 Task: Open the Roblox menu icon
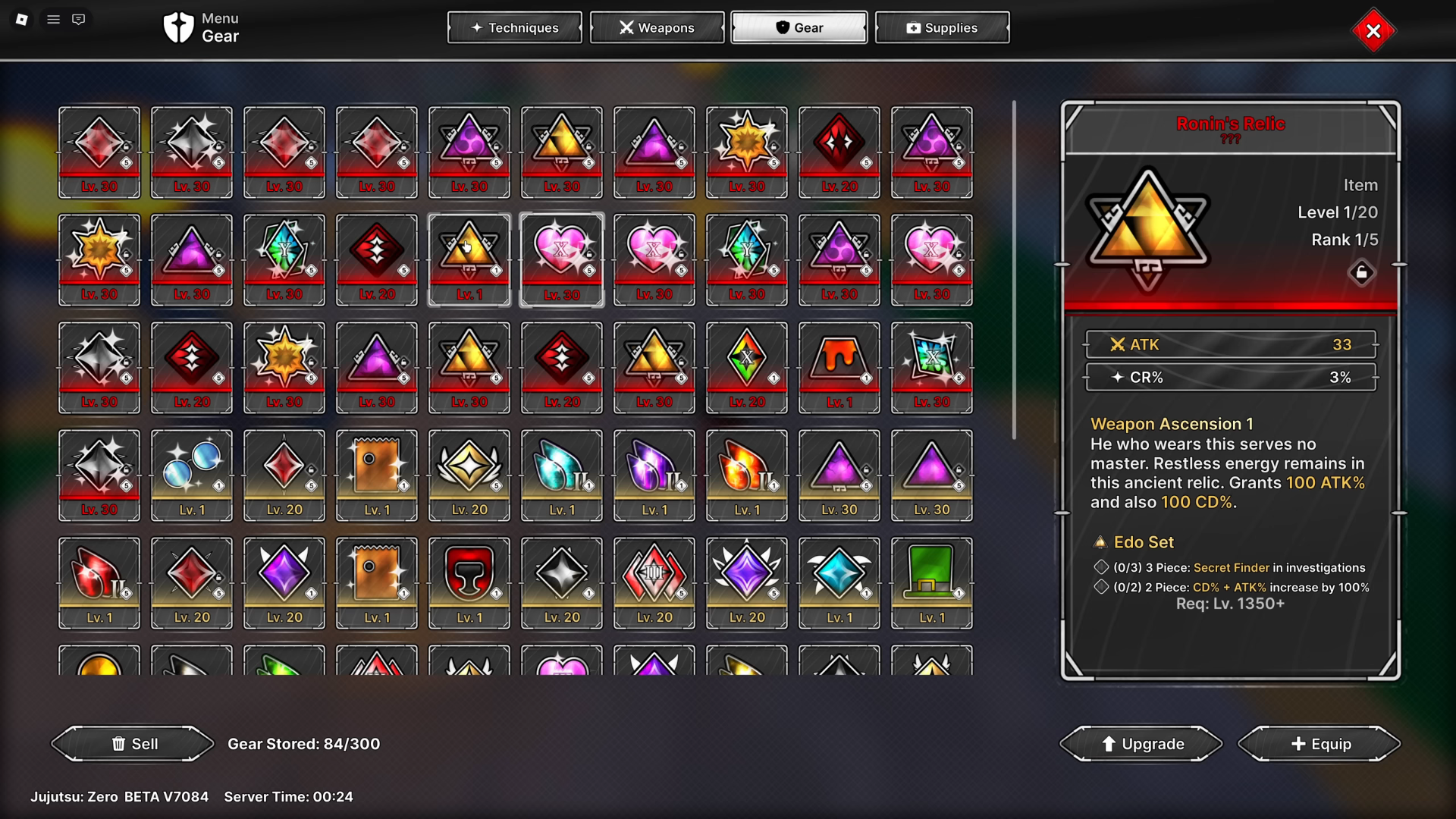22,19
